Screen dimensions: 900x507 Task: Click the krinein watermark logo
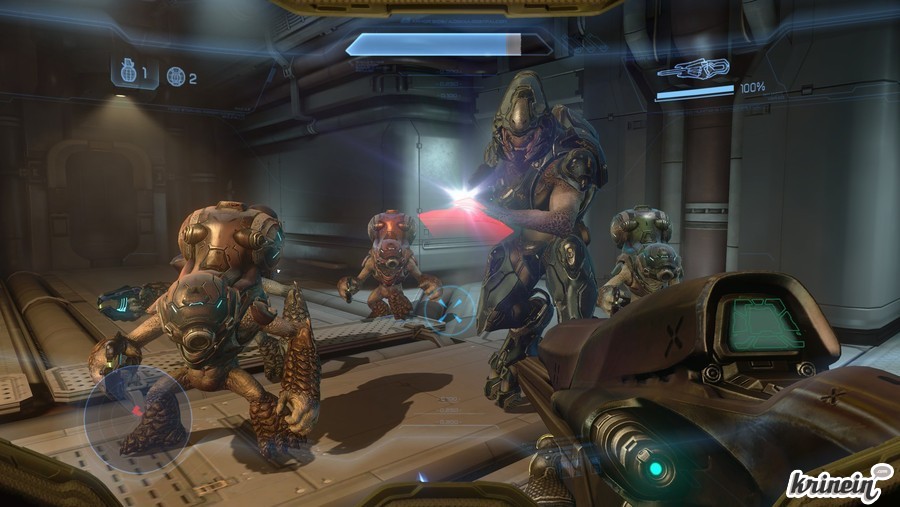(x=838, y=483)
